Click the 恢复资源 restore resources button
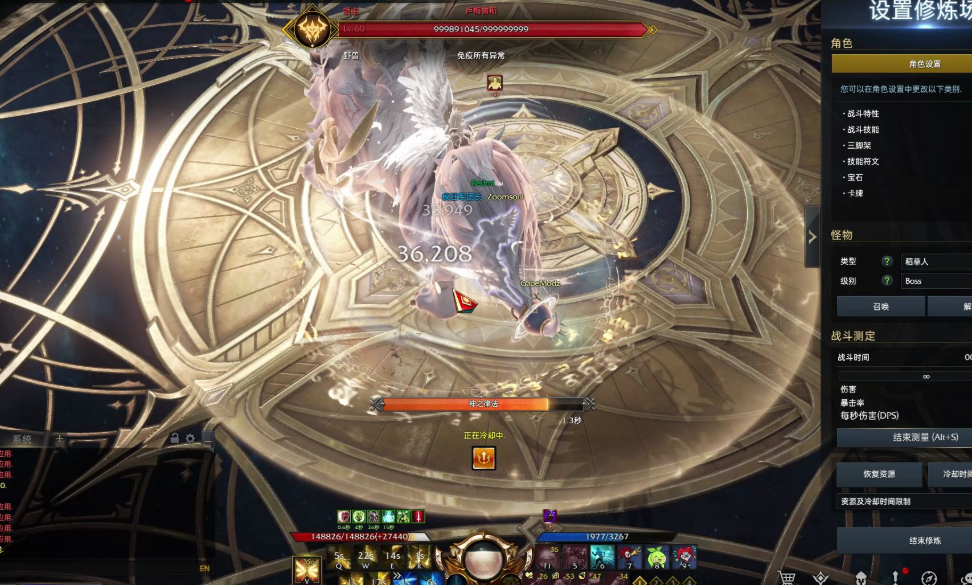 pyautogui.click(x=879, y=473)
